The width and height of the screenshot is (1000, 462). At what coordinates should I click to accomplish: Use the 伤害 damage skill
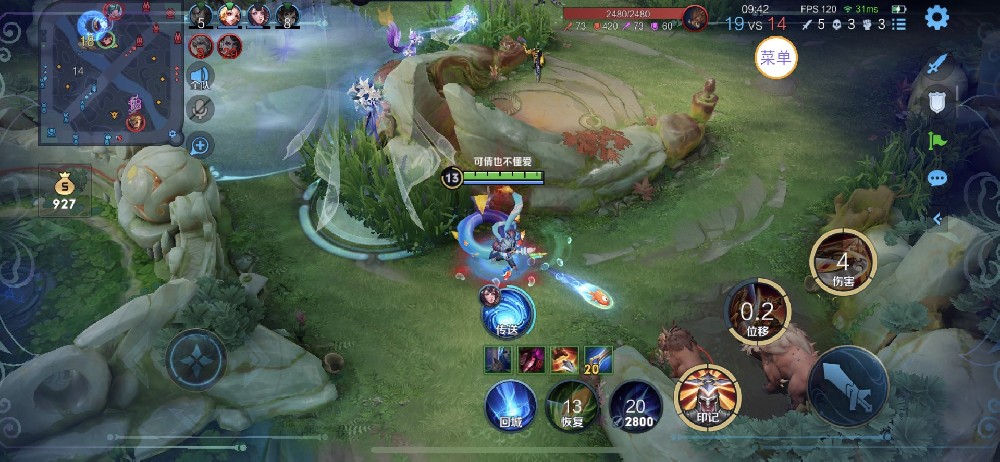click(x=842, y=263)
